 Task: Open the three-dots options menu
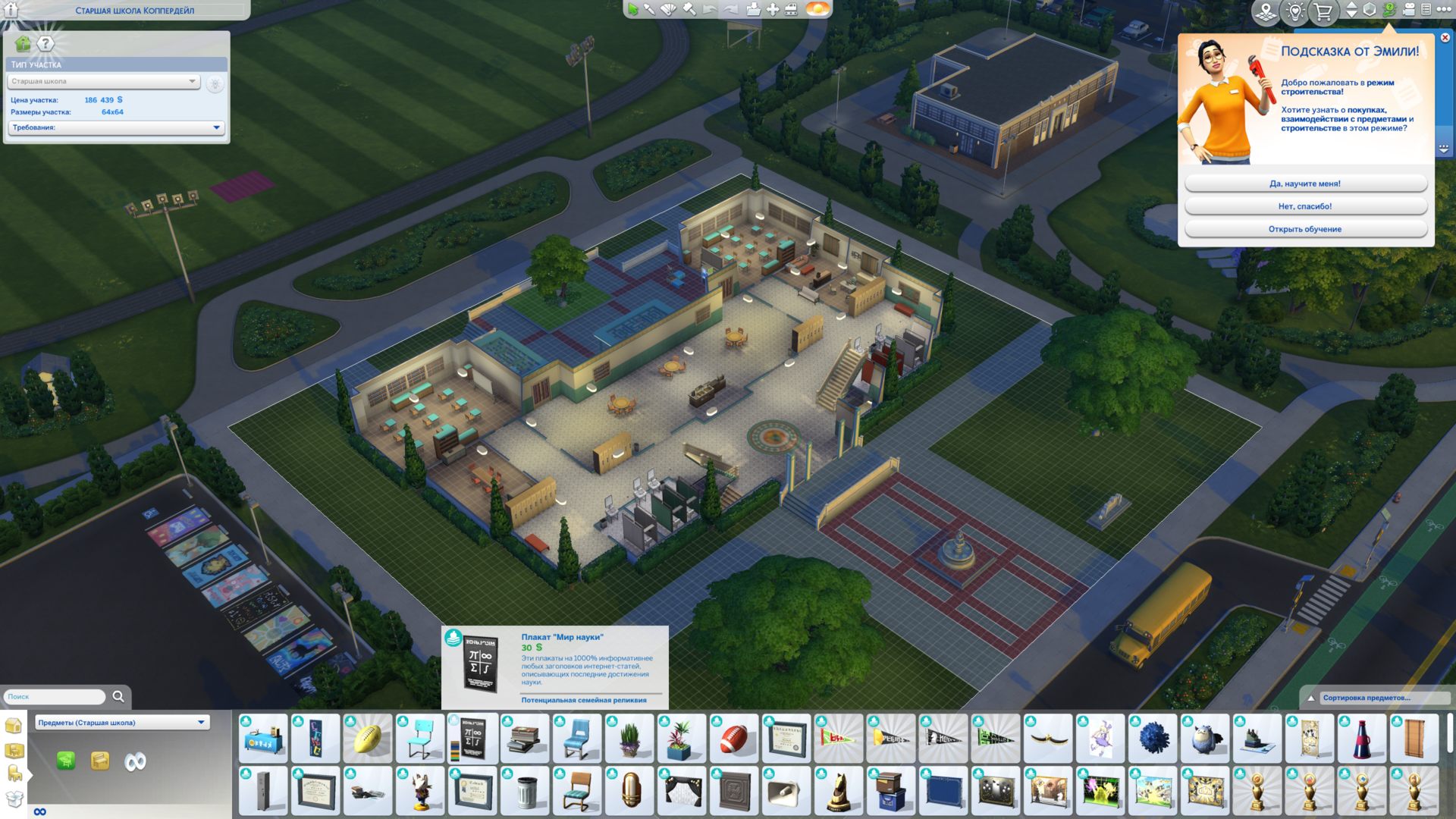click(1444, 9)
